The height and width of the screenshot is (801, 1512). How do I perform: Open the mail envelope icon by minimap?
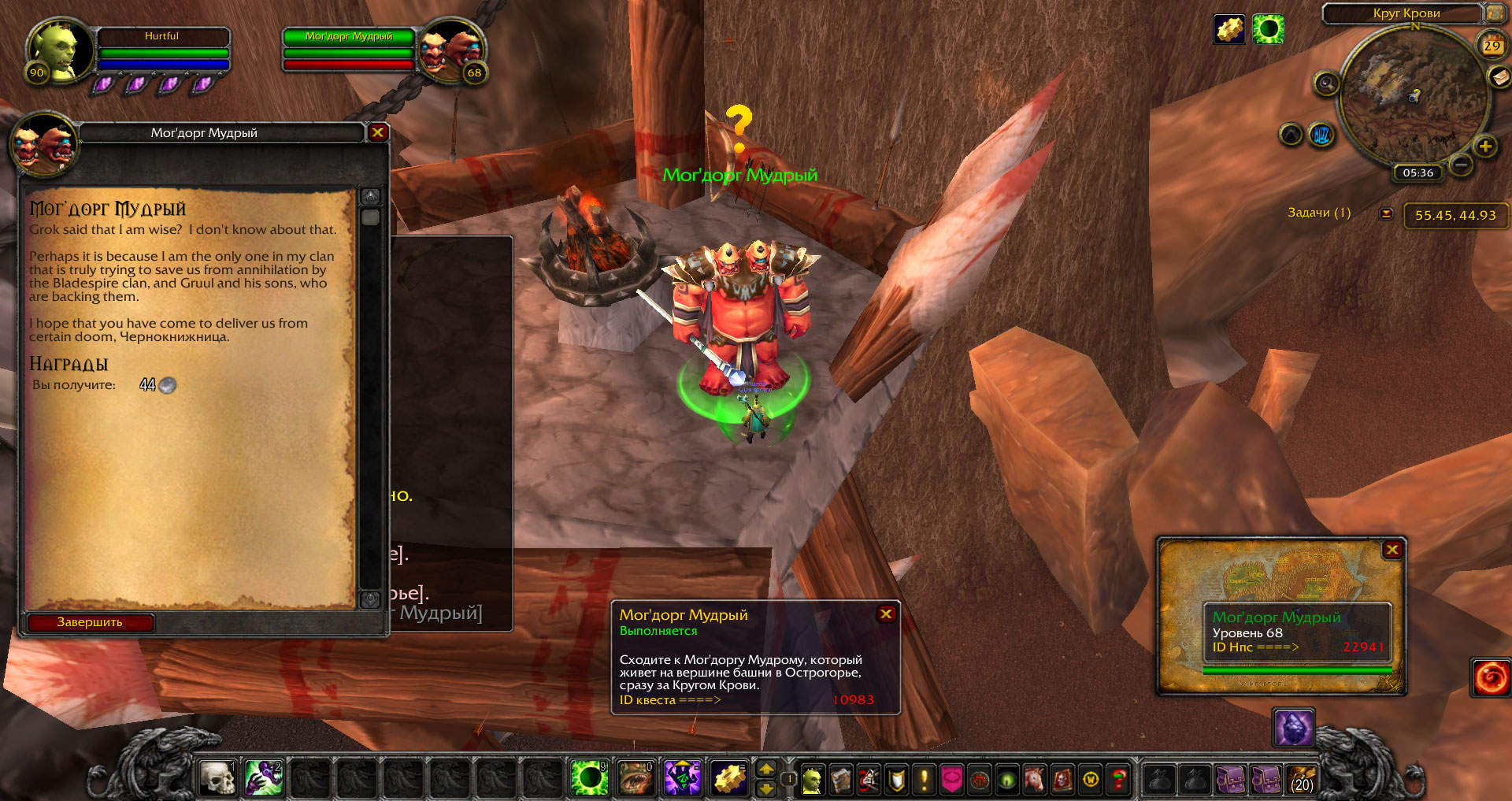point(1499,76)
